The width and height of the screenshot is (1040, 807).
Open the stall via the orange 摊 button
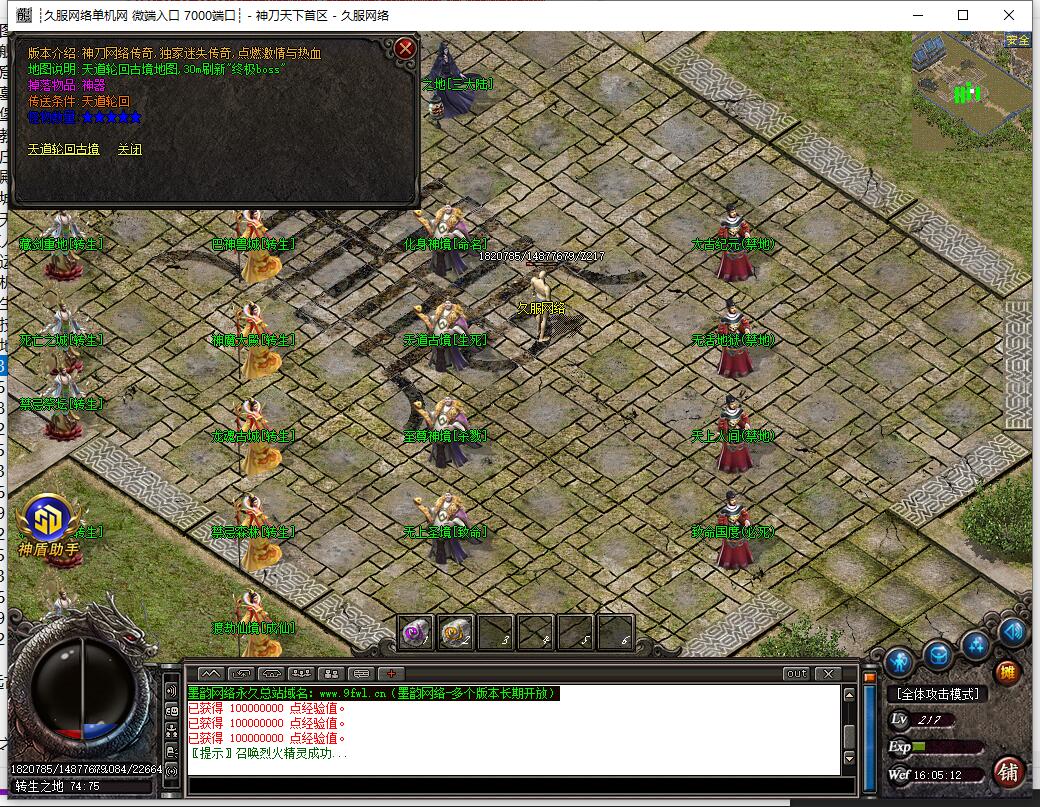point(1008,673)
